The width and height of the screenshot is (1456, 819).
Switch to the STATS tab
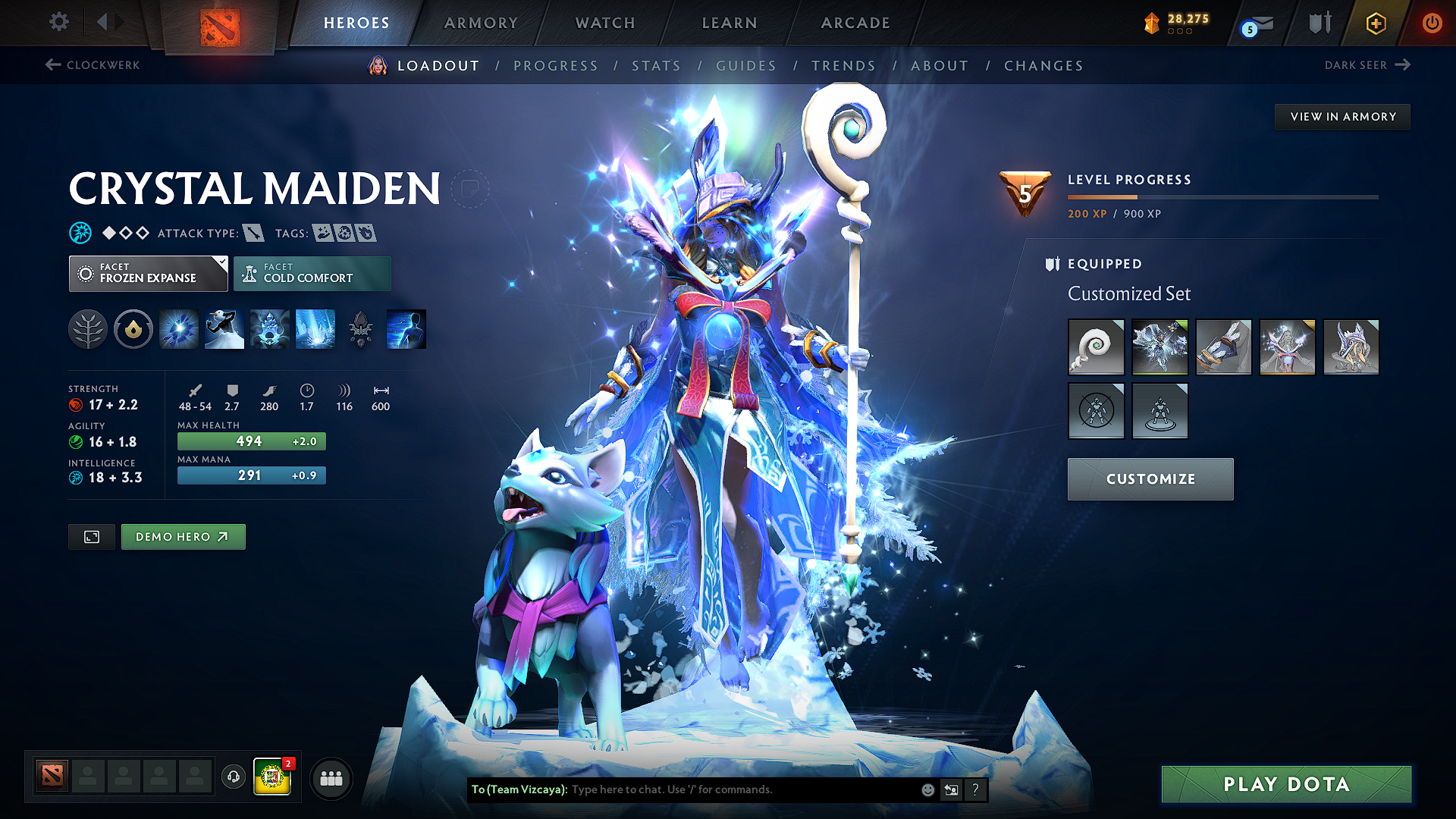tap(656, 66)
